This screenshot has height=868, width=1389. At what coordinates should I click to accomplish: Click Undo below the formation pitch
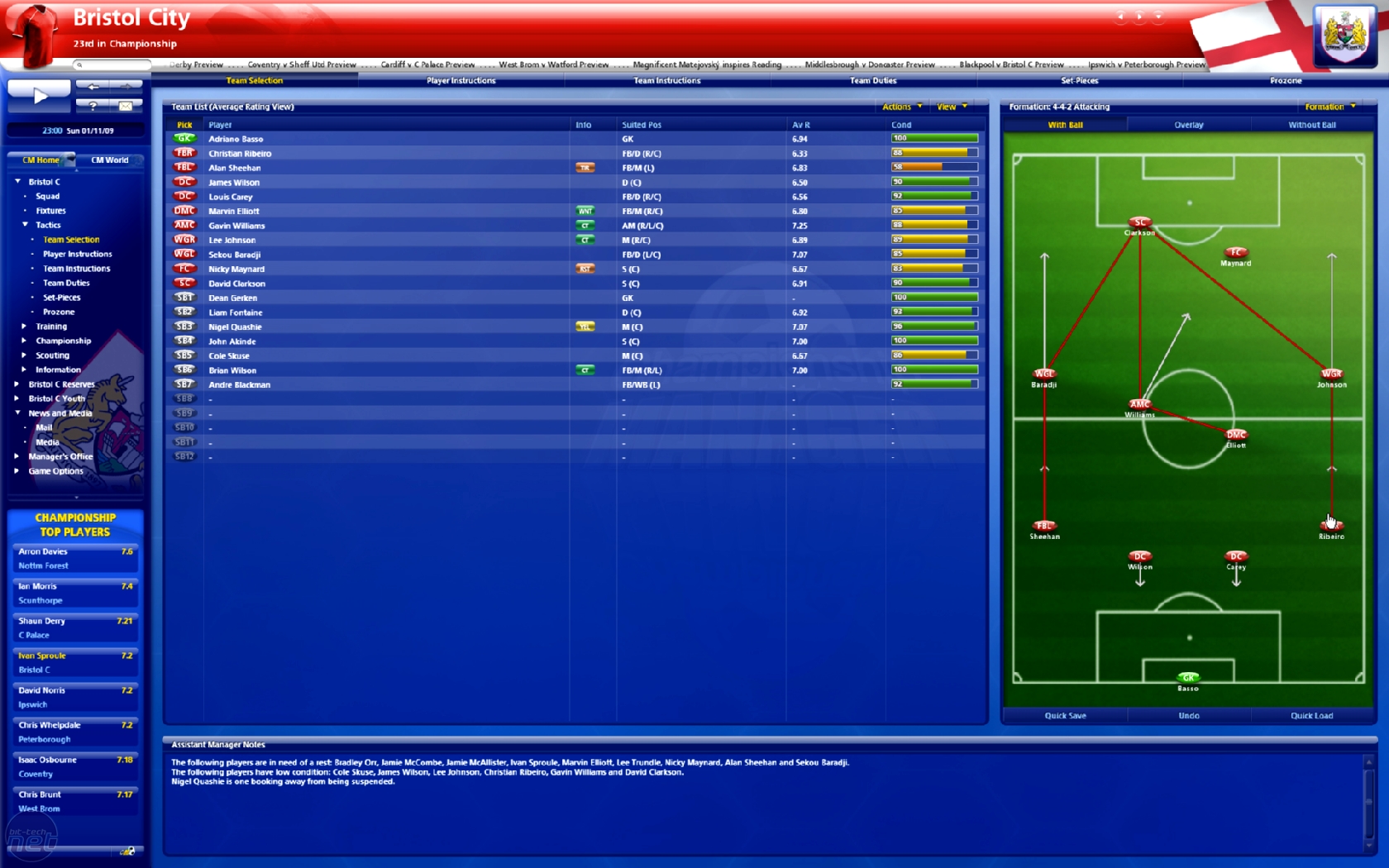pyautogui.click(x=1188, y=716)
